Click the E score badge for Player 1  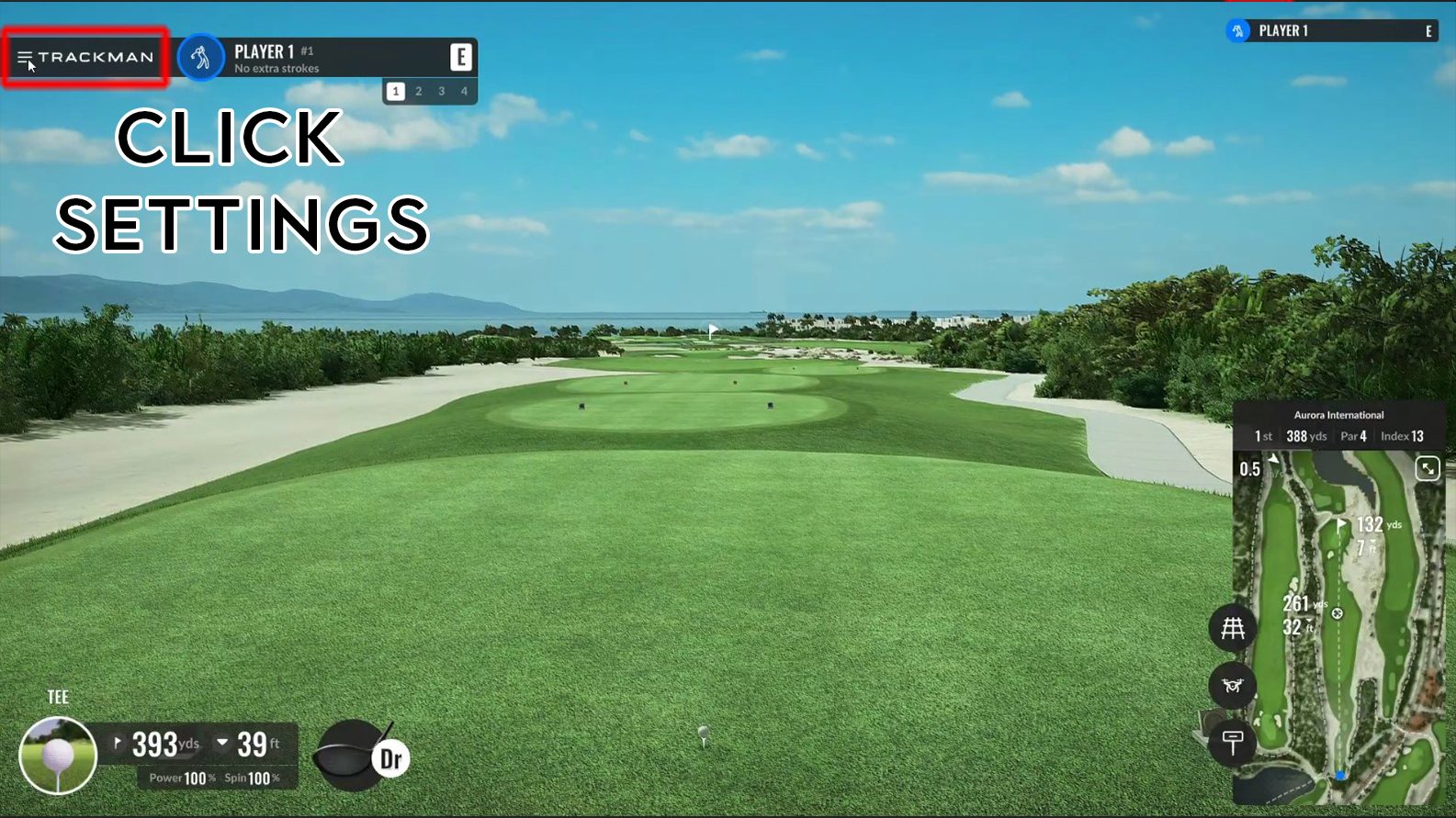(460, 57)
